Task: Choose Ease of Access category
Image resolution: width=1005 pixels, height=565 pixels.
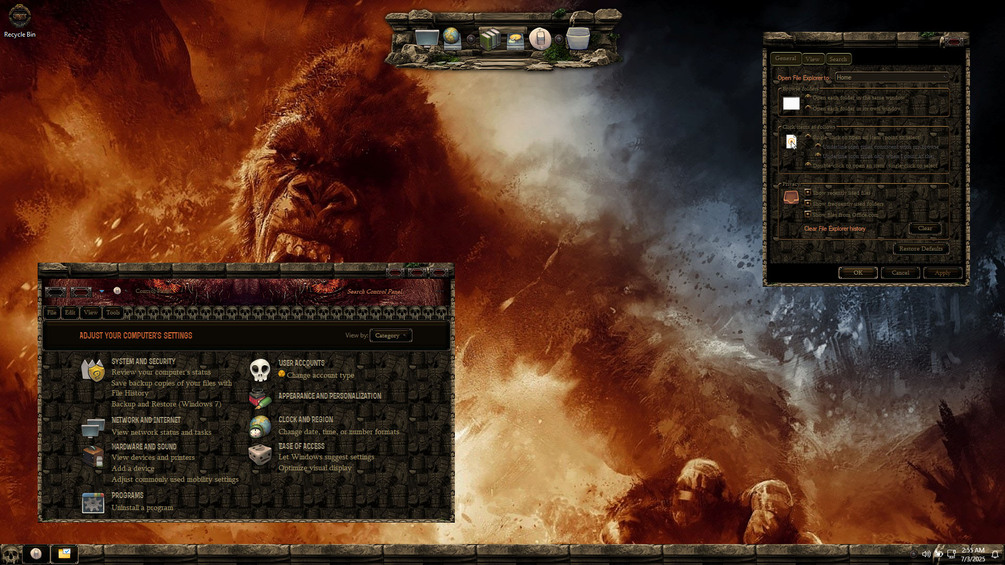Action: (301, 446)
